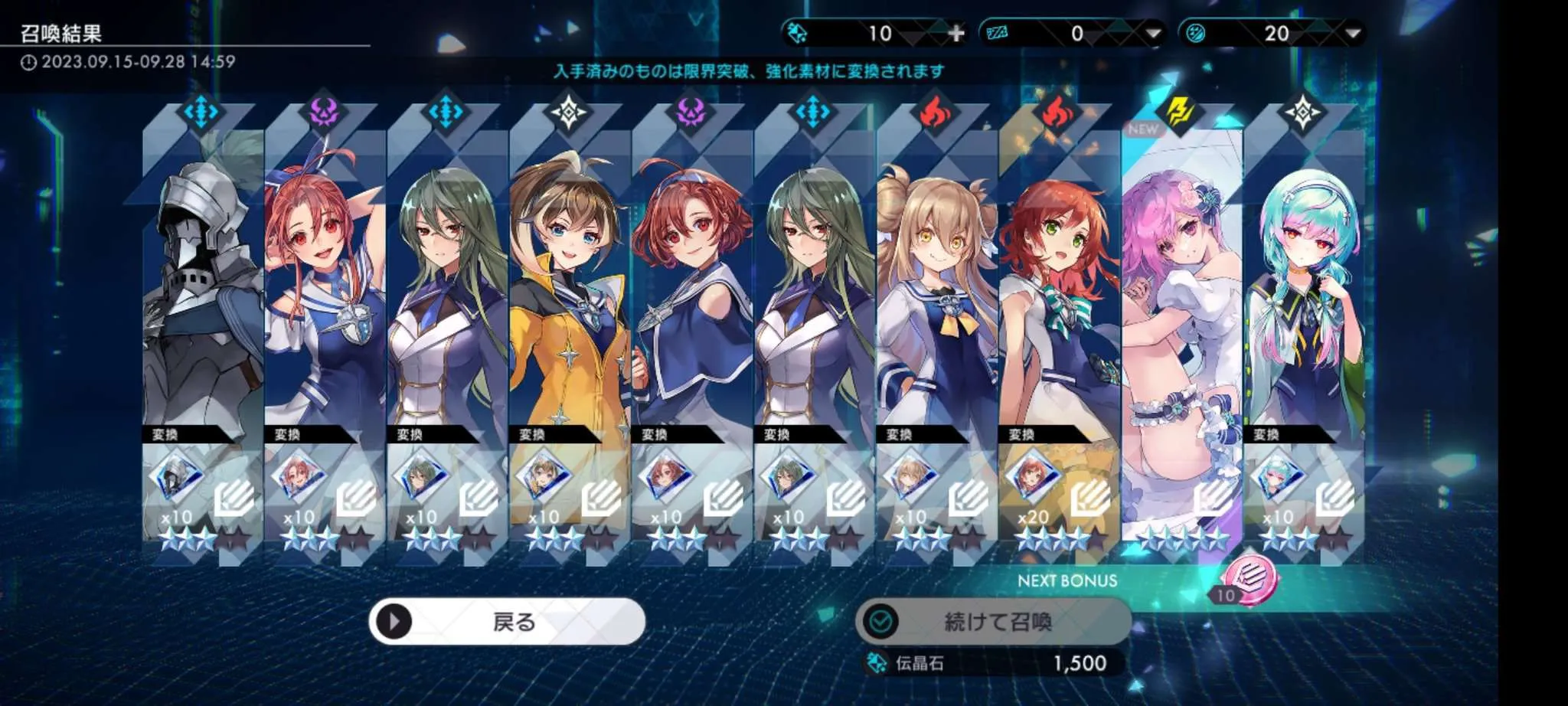Go back with the 戻る button
Screen dimensions: 1568x706
pos(507,621)
